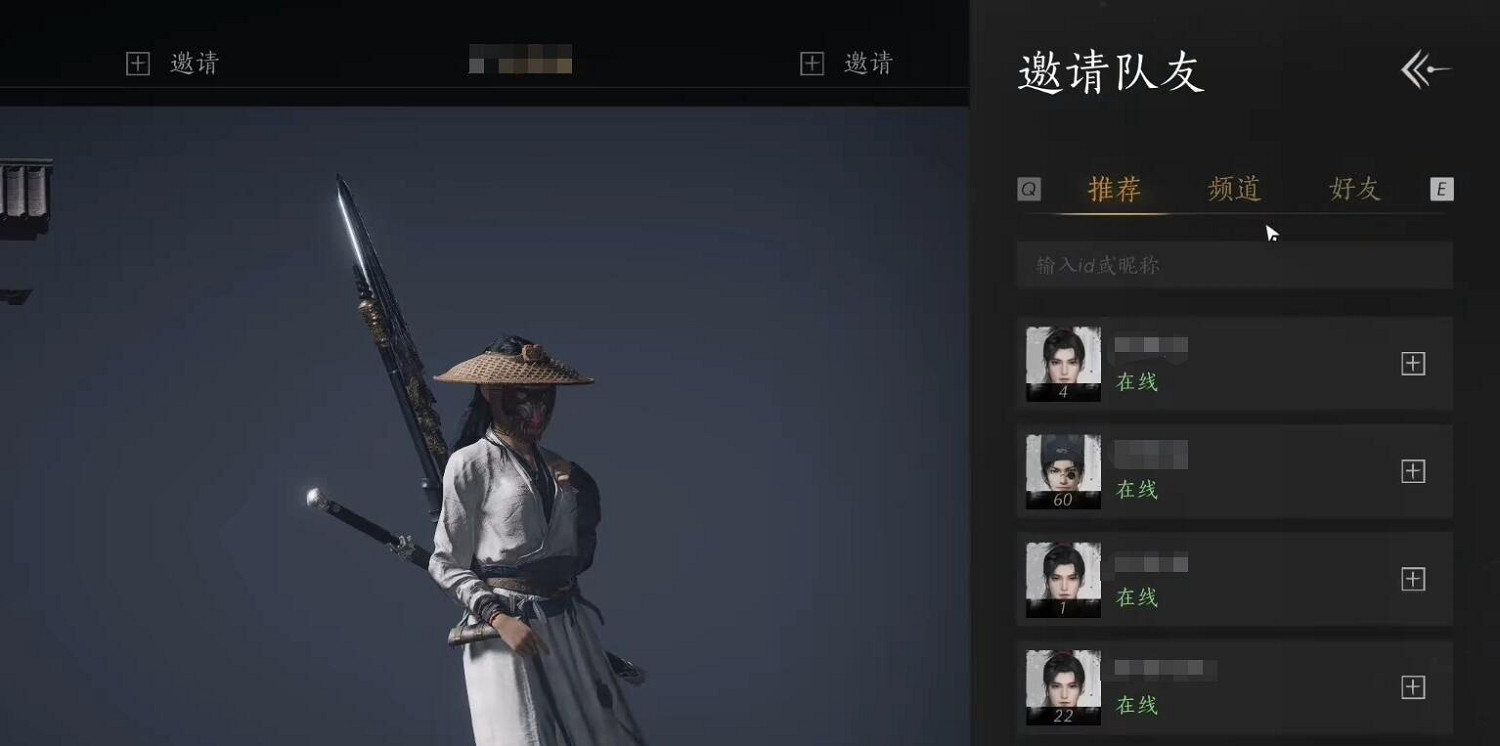Select the Q shortcut icon beside the tabs

(x=1030, y=189)
